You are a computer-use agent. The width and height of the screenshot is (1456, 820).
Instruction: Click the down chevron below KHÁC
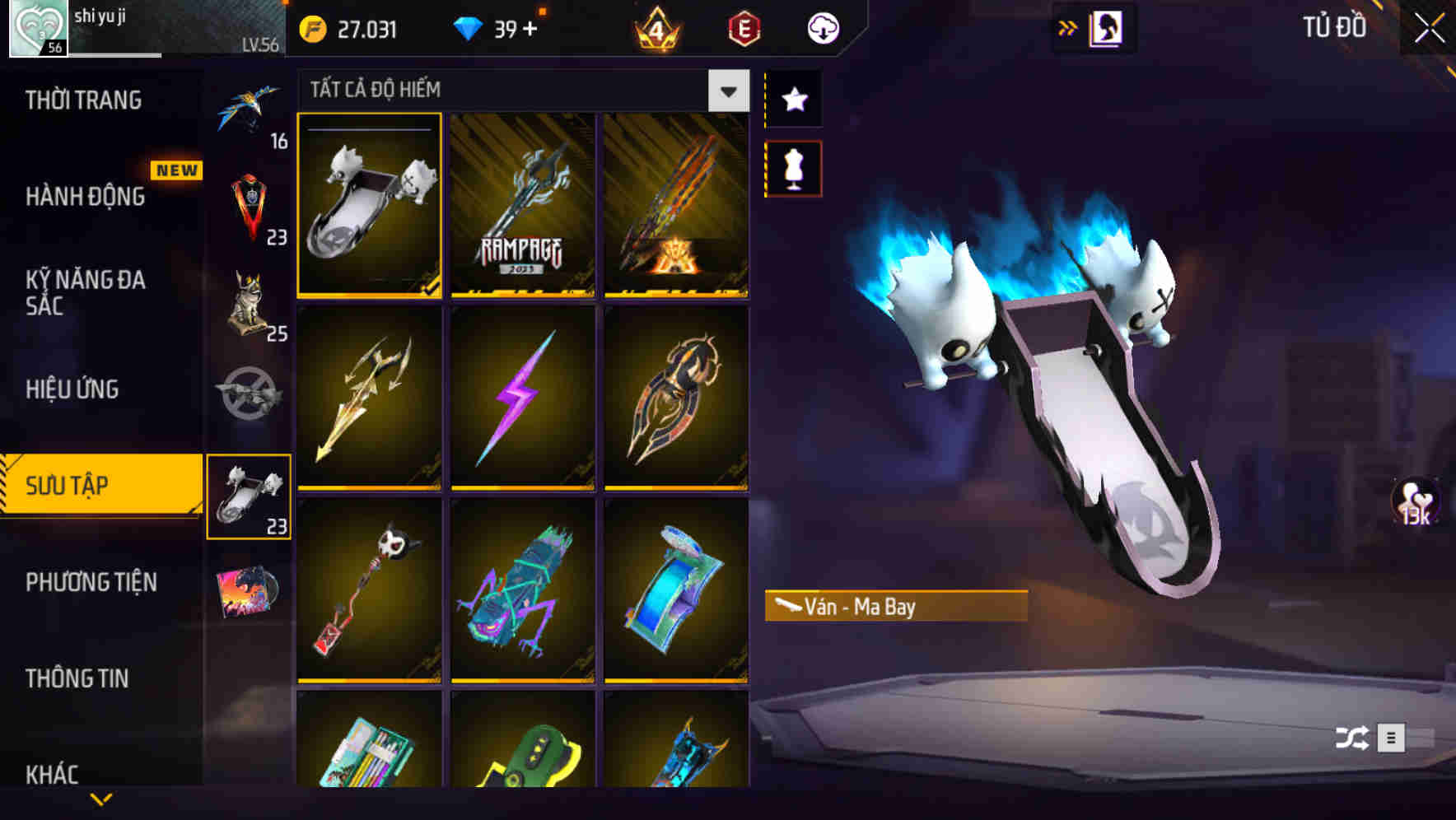(x=101, y=799)
